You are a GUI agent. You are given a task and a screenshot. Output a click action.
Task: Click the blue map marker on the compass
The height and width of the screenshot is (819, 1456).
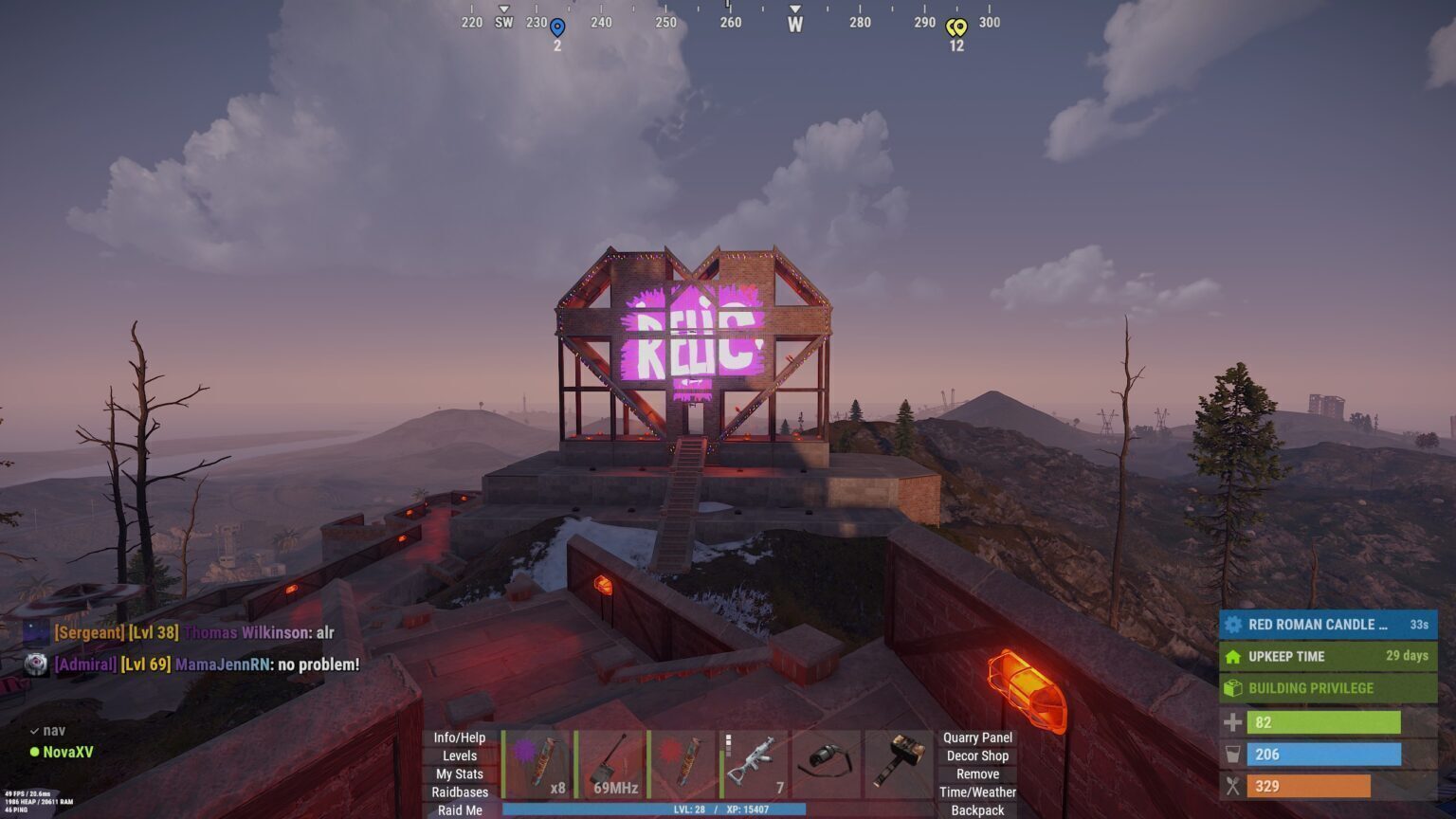coord(557,28)
